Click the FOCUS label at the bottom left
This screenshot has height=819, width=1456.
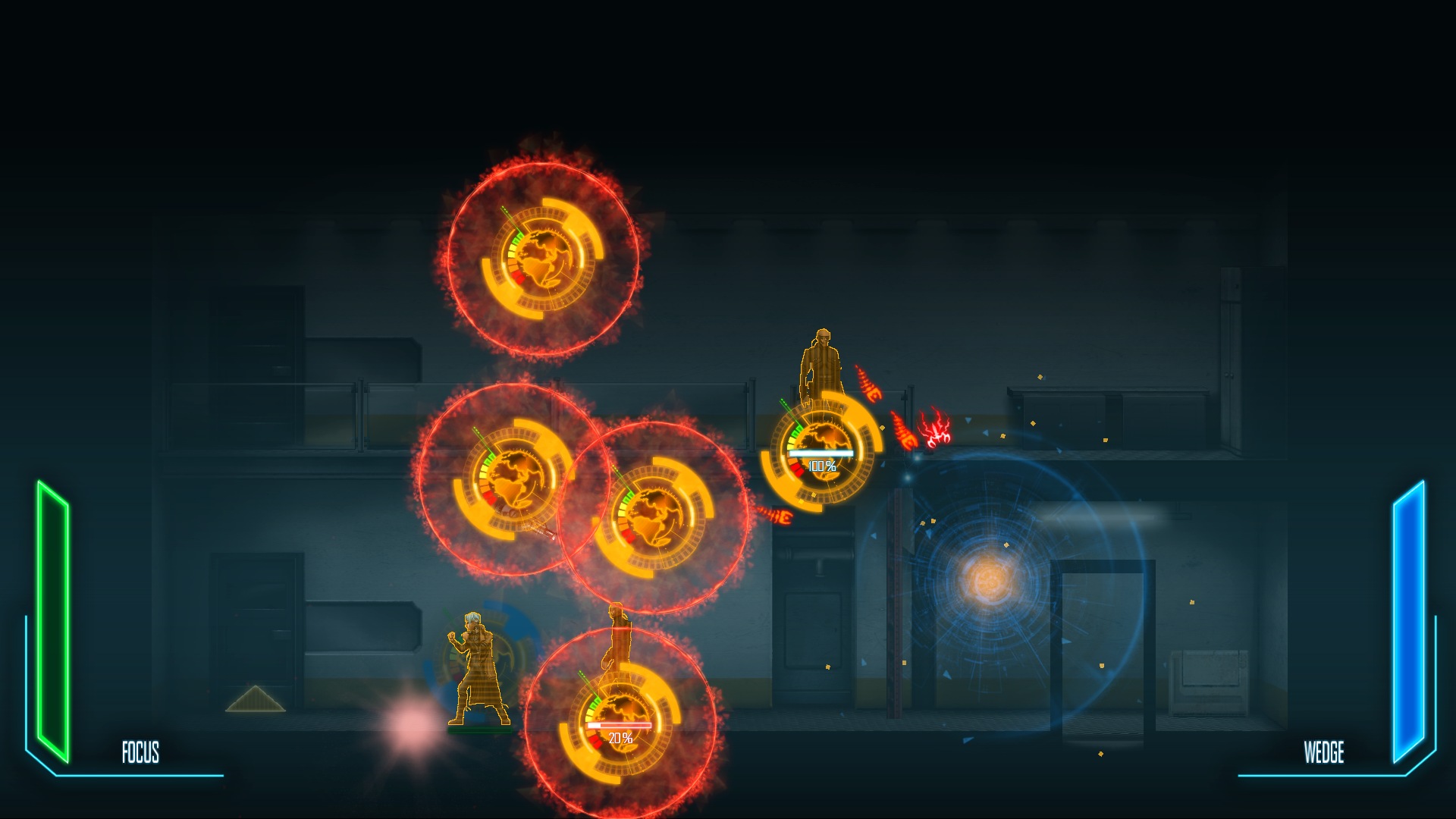pyautogui.click(x=140, y=753)
